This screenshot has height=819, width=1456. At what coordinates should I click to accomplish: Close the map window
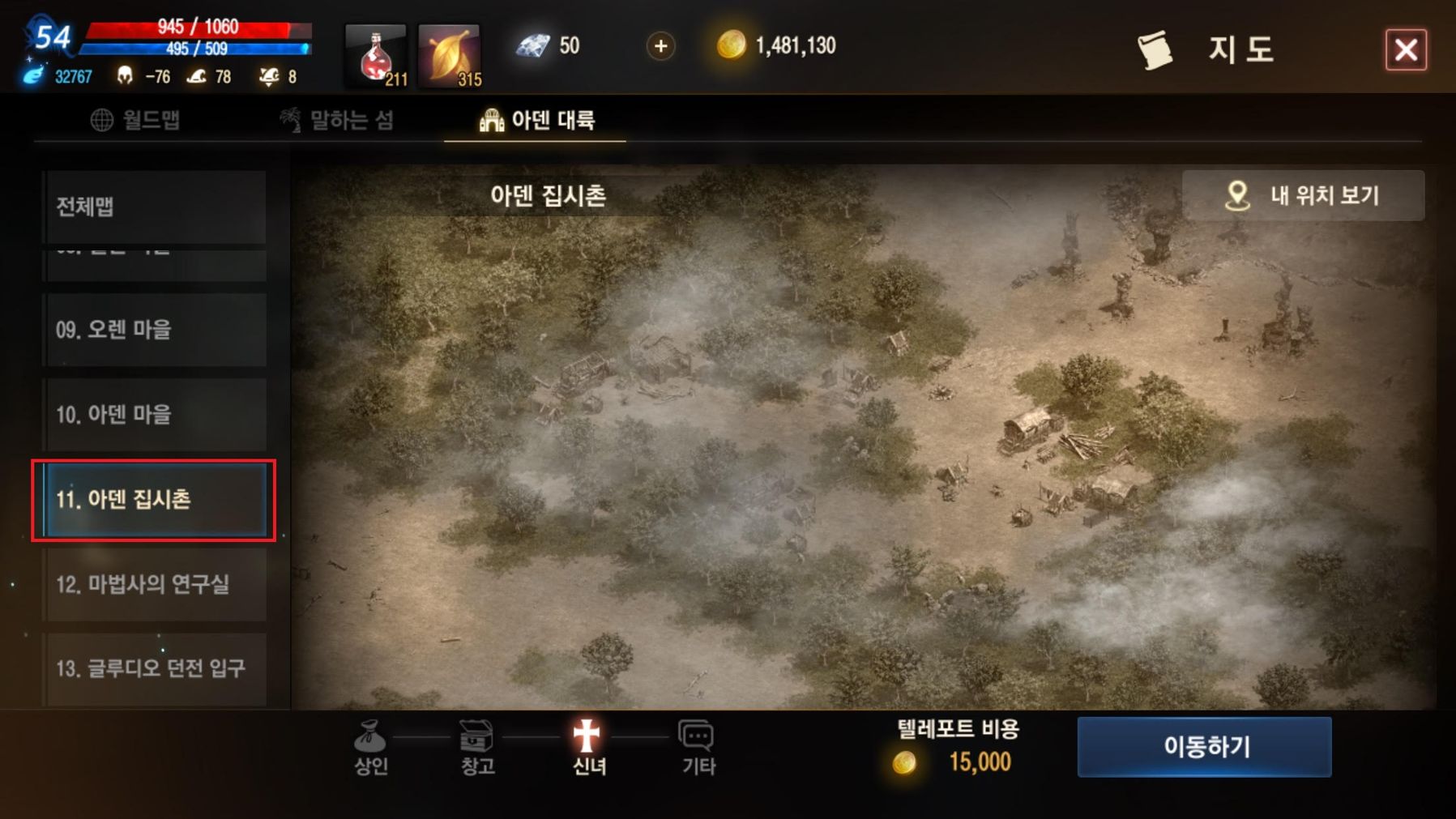point(1405,50)
